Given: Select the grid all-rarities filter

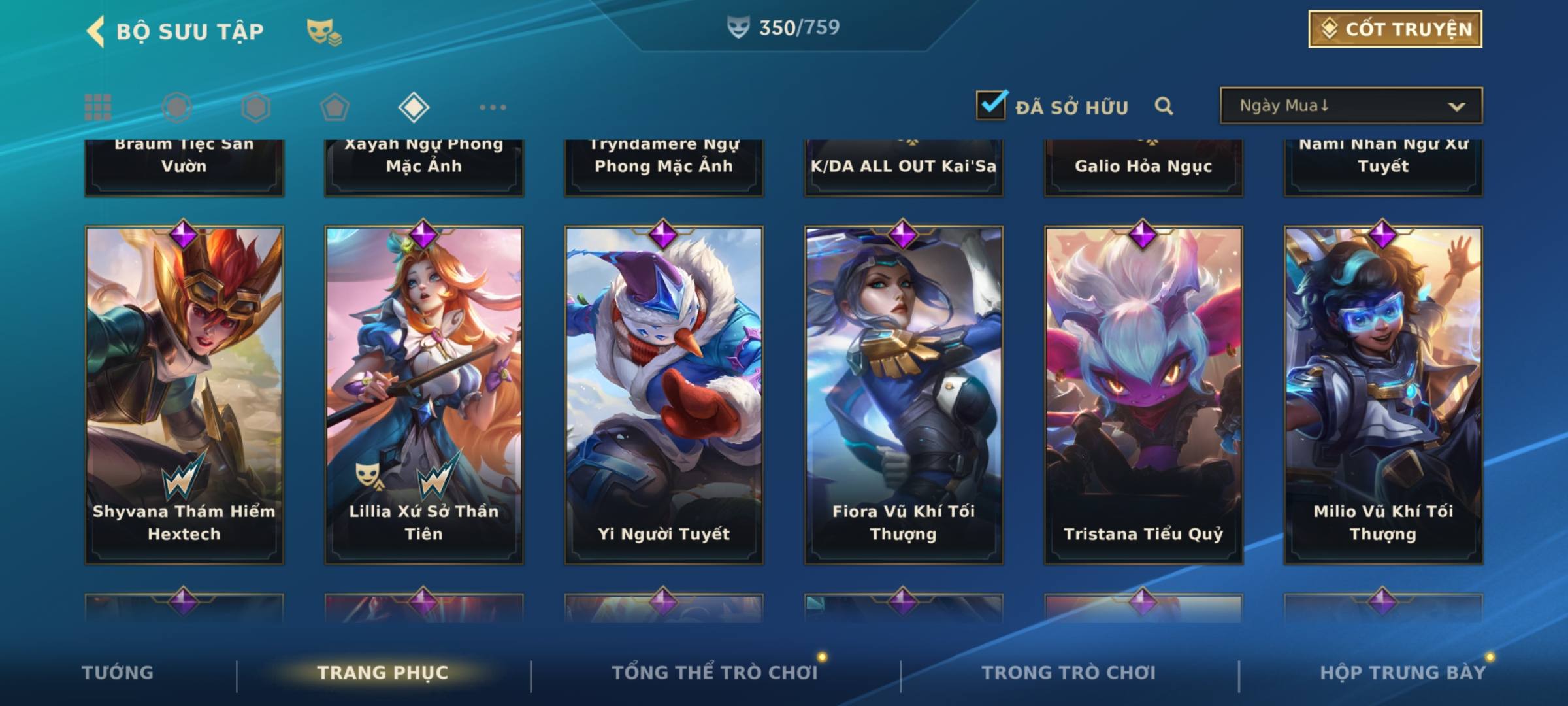Looking at the screenshot, I should [x=98, y=107].
